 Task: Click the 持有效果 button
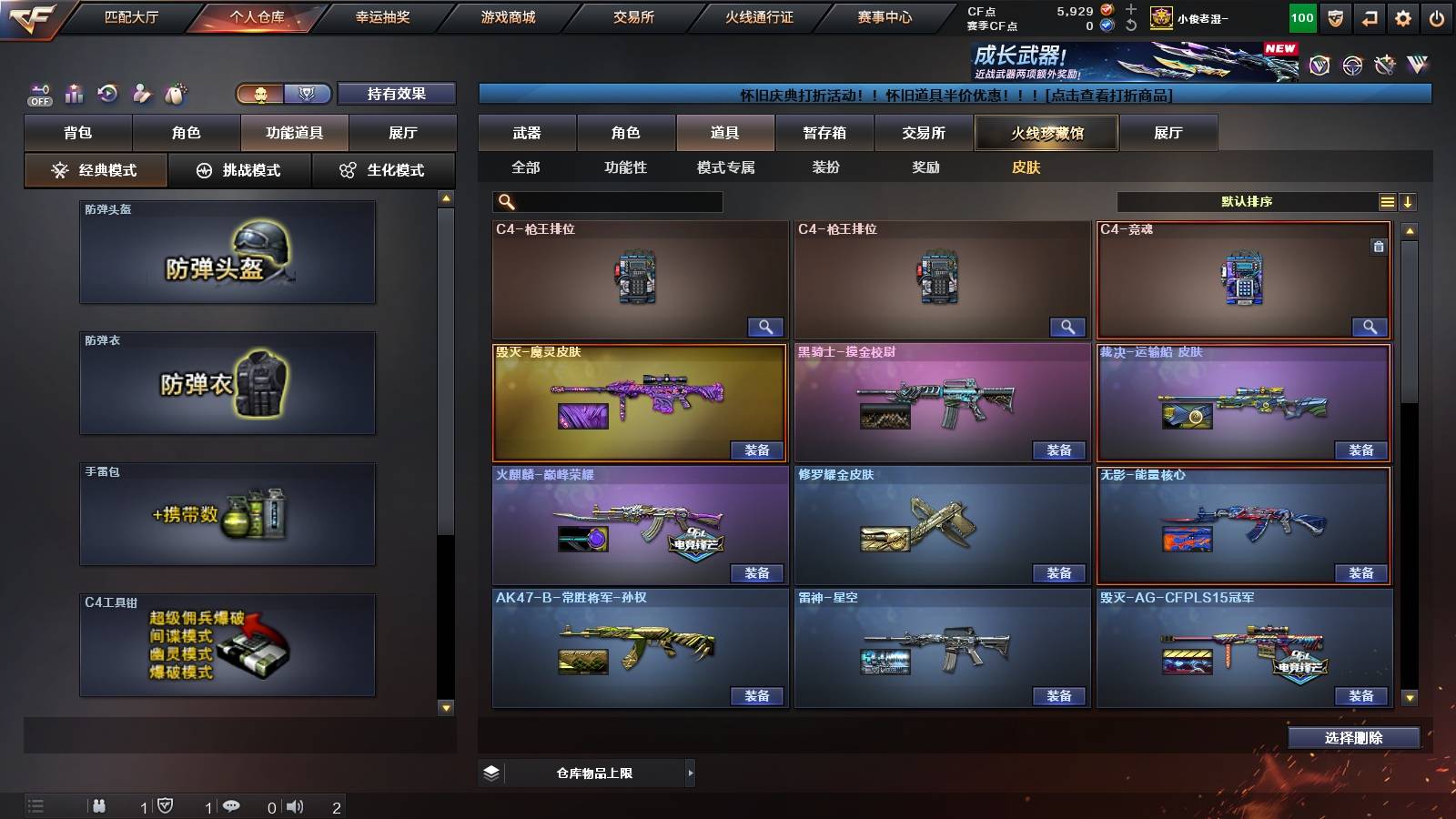pos(398,93)
